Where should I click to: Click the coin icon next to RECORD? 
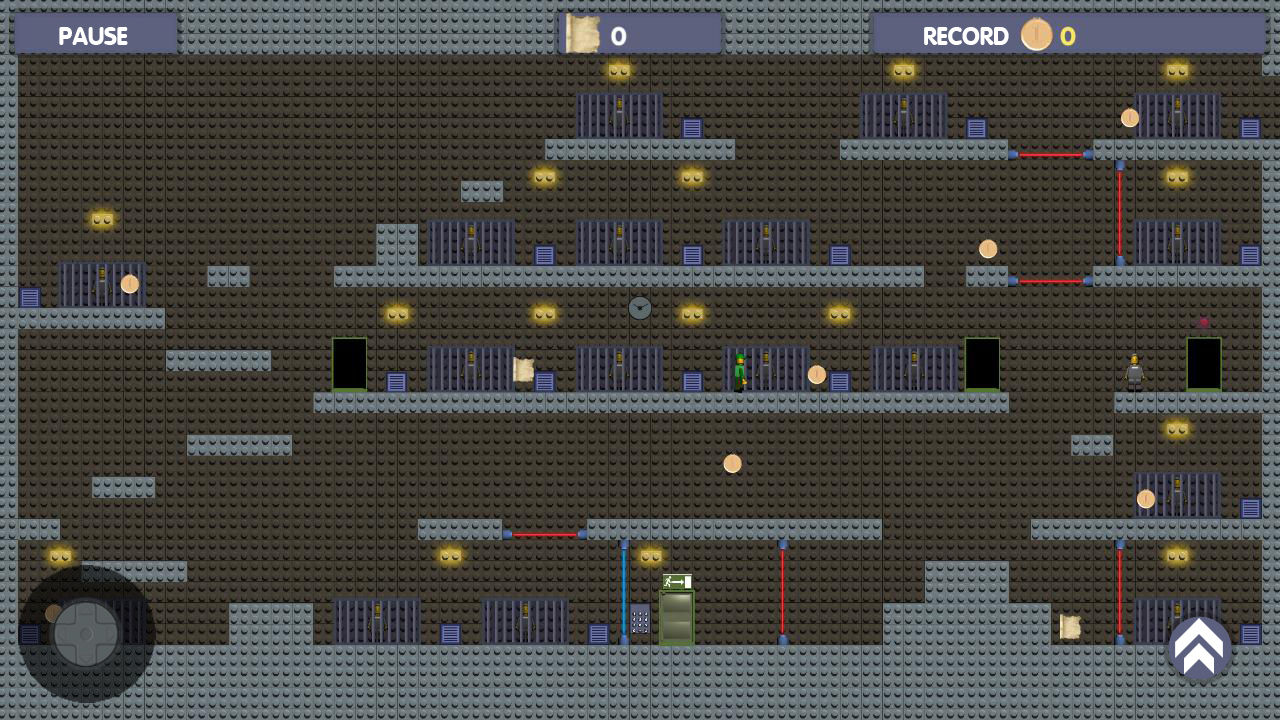coord(1037,33)
